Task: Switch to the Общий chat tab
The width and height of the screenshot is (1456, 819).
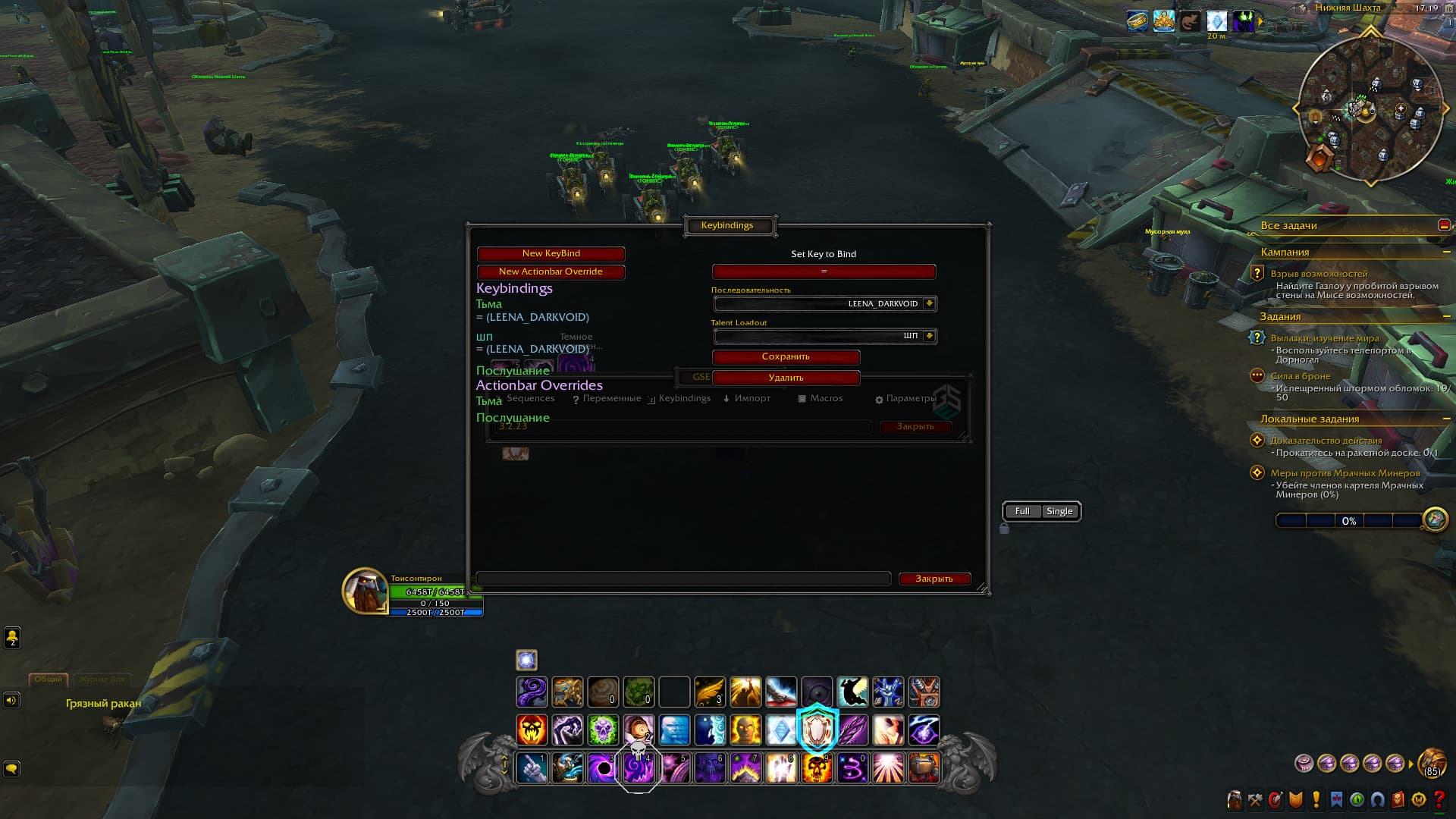Action: click(x=48, y=679)
